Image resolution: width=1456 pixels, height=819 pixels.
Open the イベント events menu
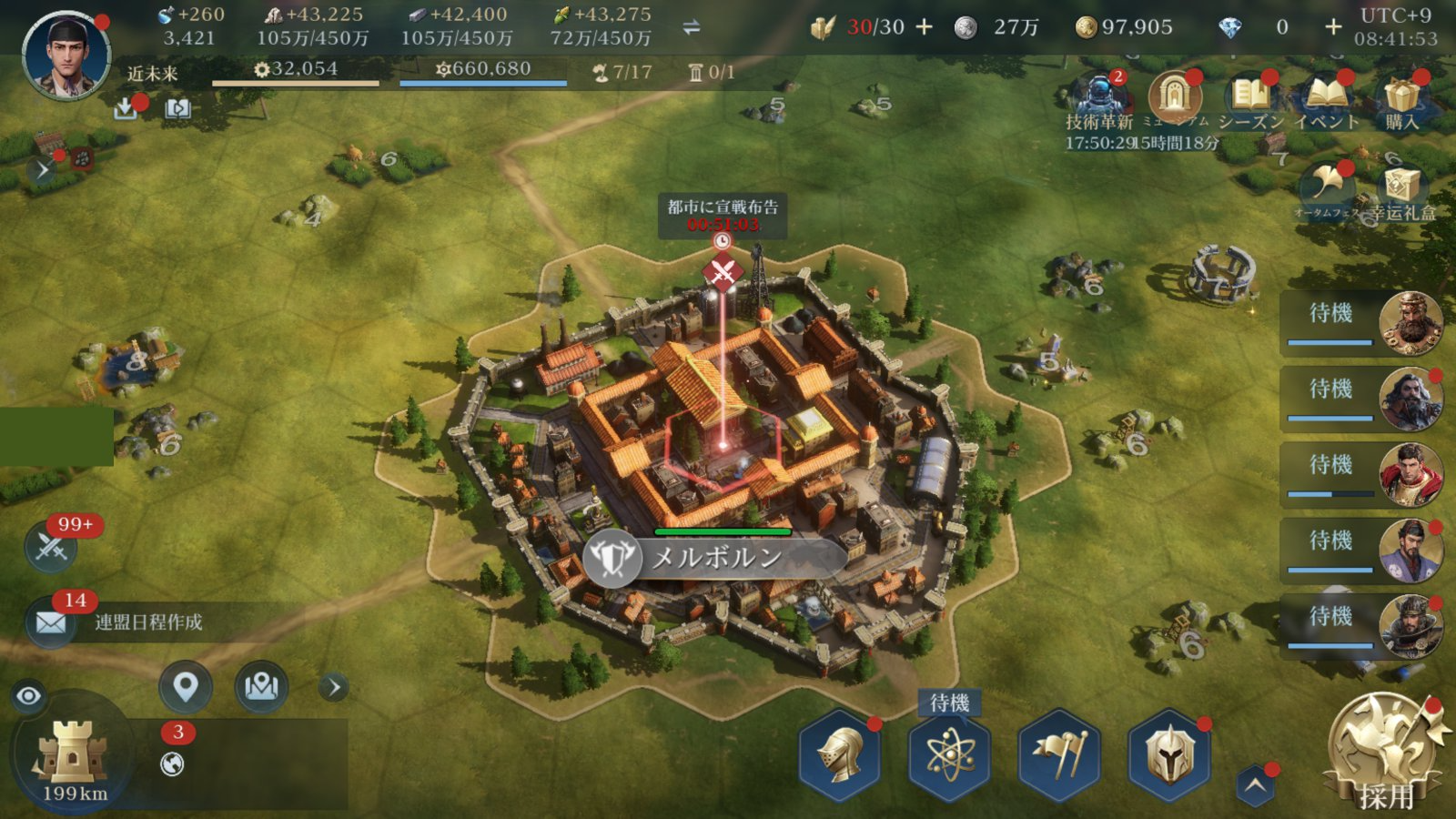coord(1326,97)
